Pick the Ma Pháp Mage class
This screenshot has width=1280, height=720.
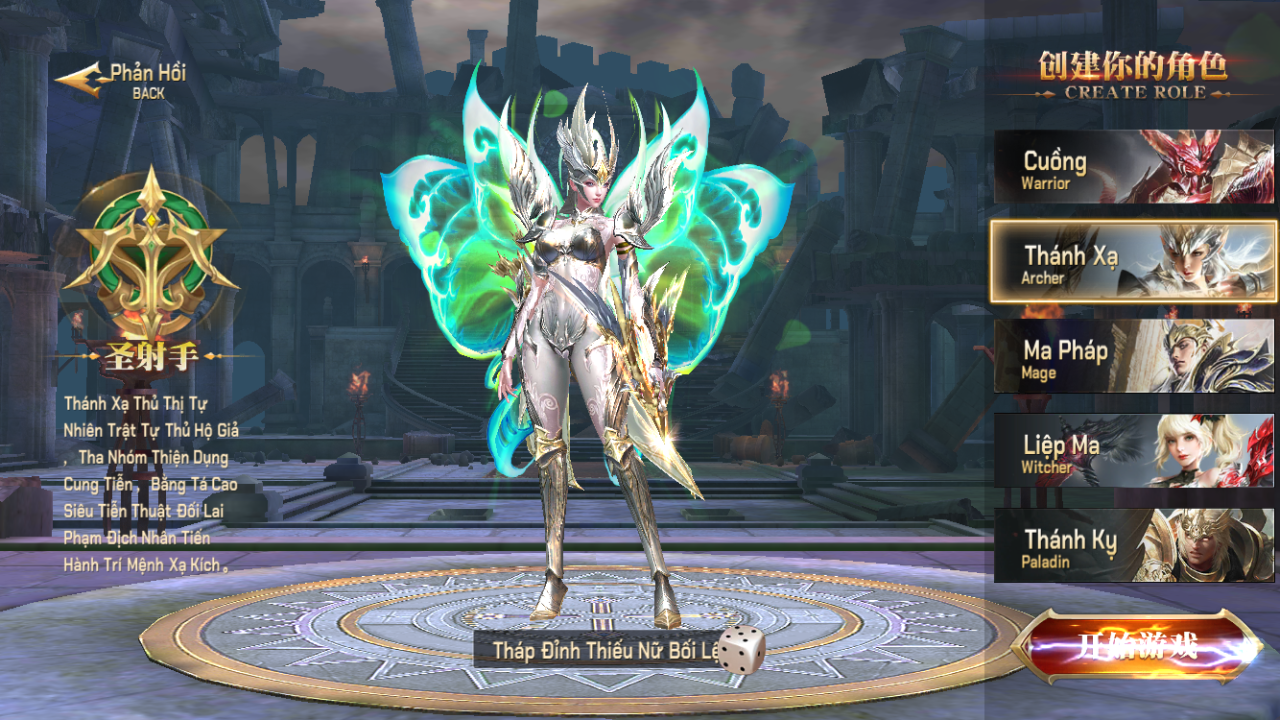click(1133, 357)
